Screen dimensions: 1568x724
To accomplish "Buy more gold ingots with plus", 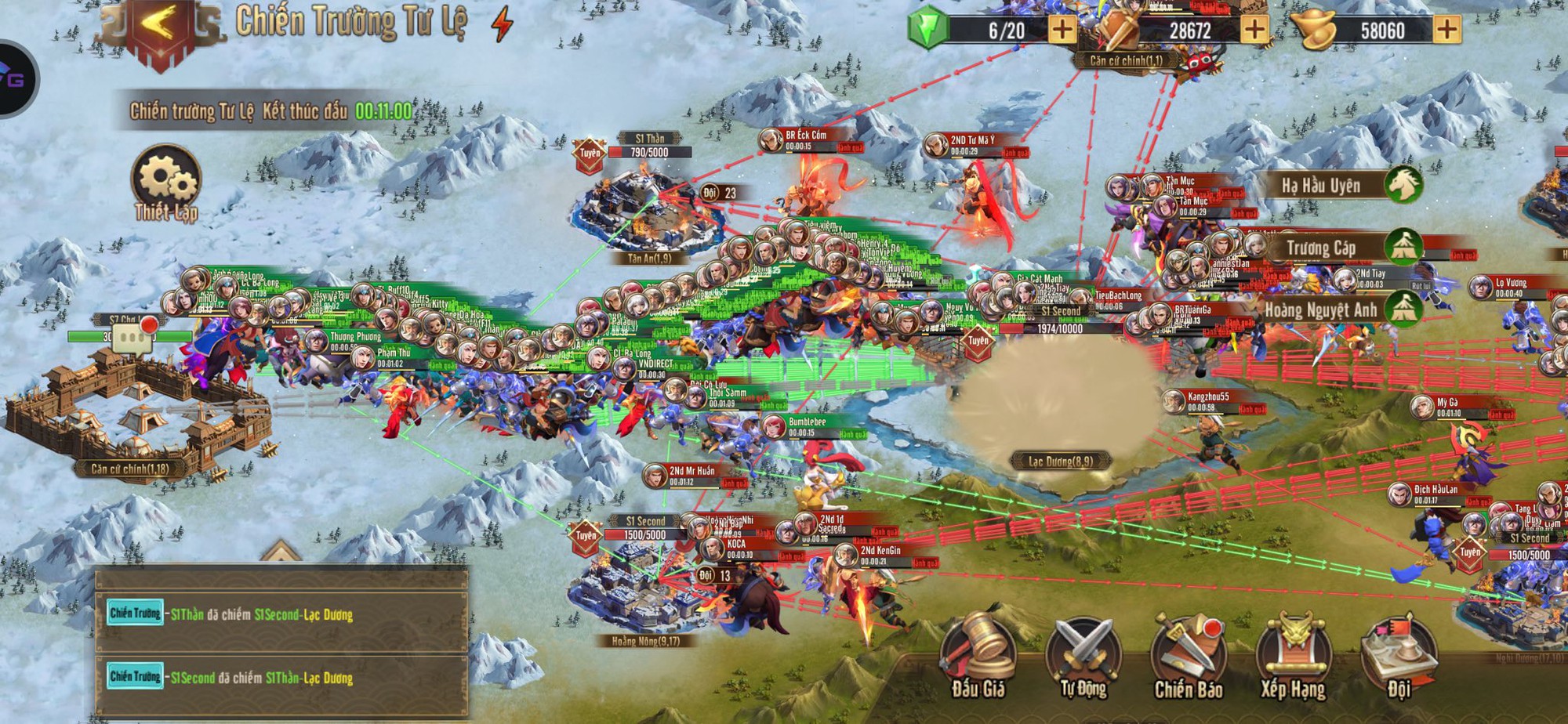I will [x=1446, y=31].
